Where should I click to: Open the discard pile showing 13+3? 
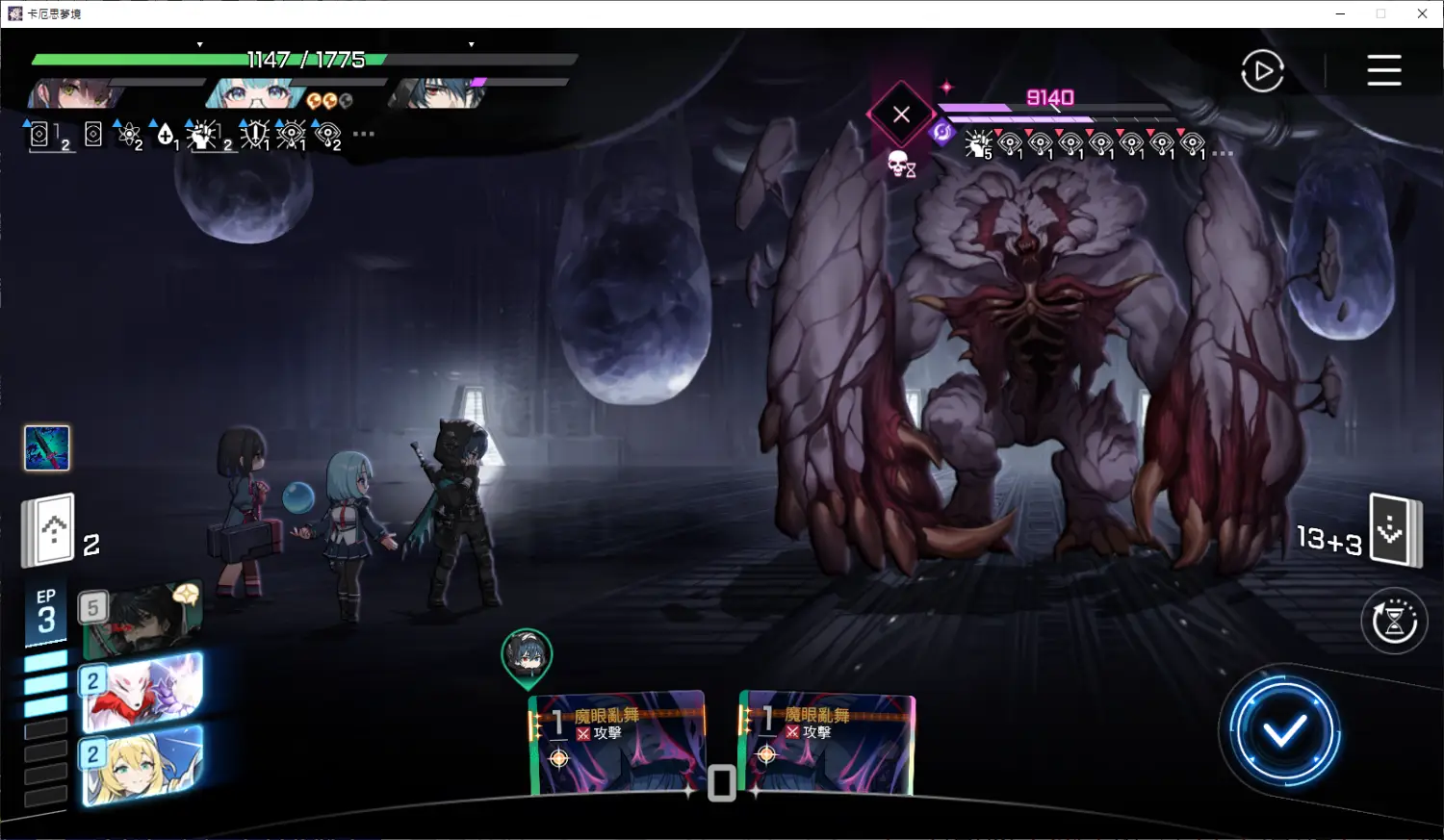coord(1394,529)
